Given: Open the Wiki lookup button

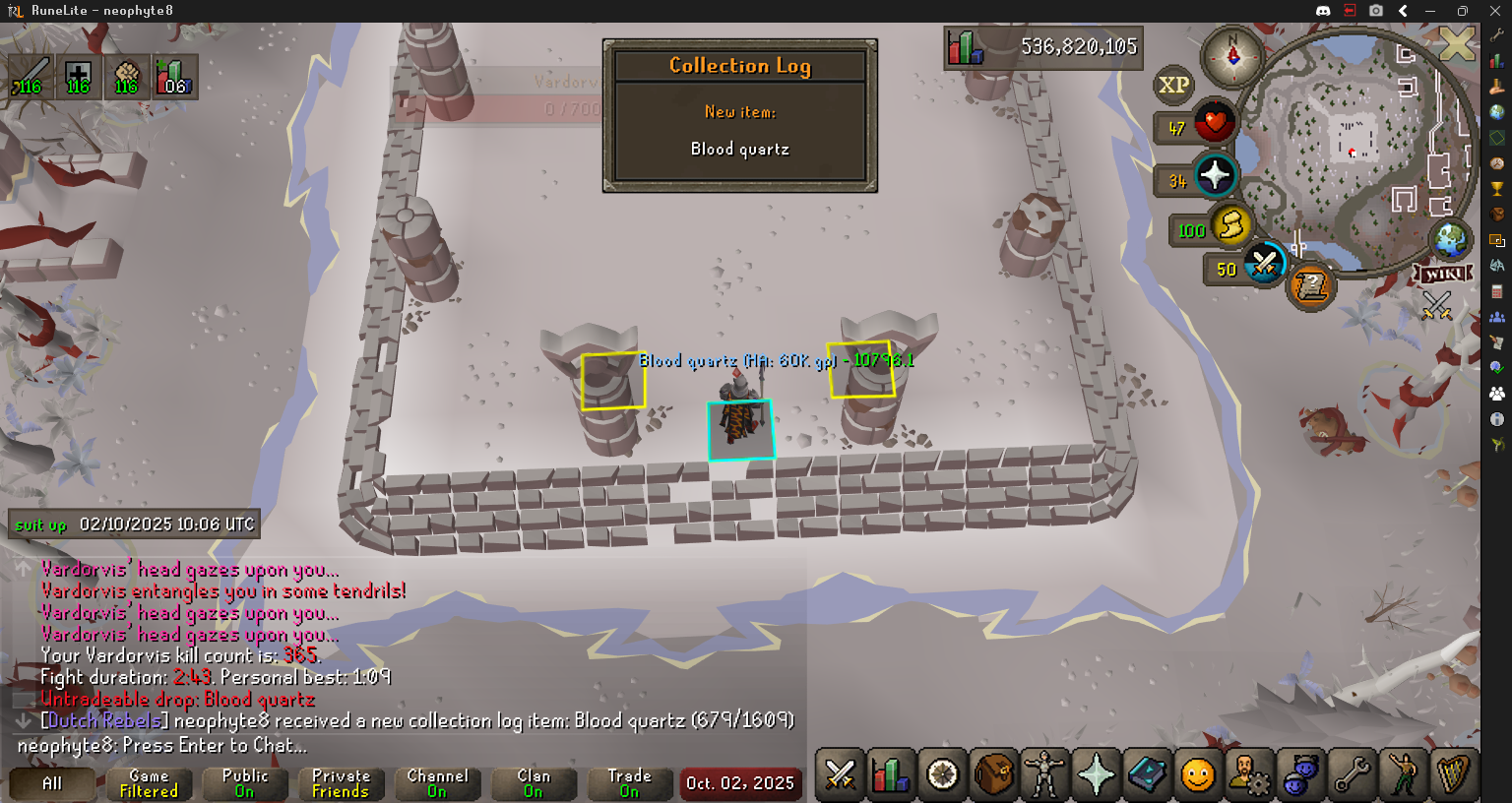Looking at the screenshot, I should coord(1445,274).
